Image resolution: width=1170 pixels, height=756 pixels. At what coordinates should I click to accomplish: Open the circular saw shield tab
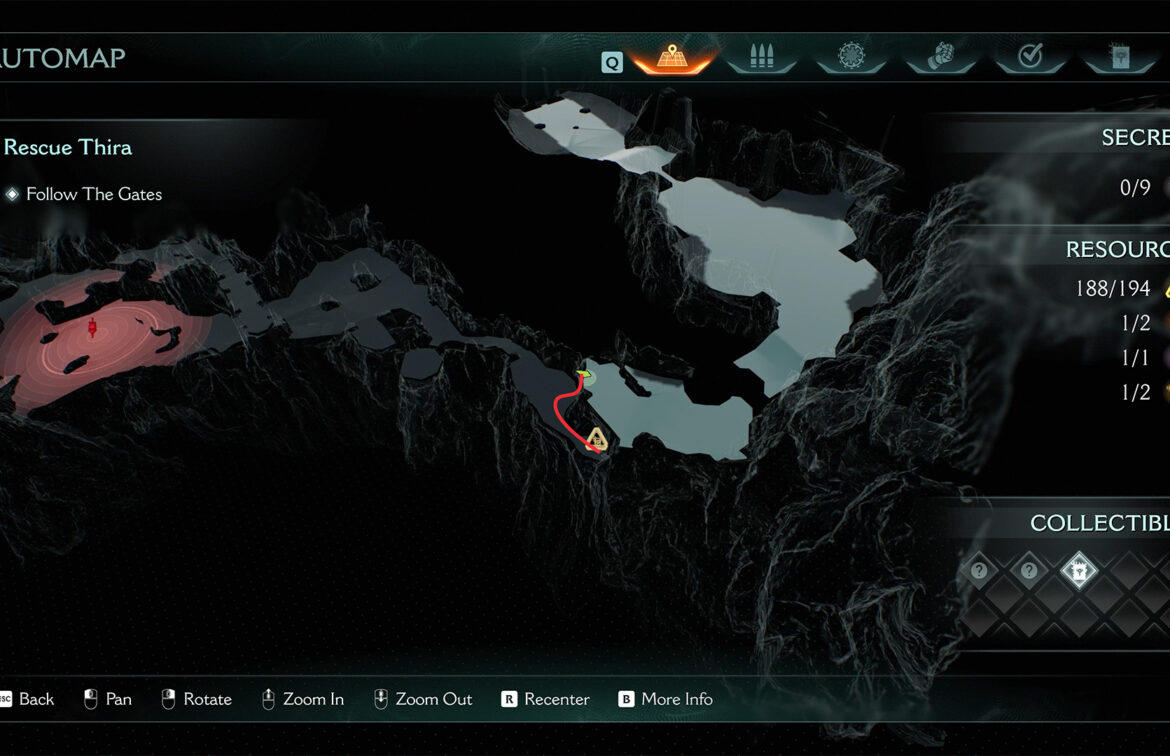[851, 58]
